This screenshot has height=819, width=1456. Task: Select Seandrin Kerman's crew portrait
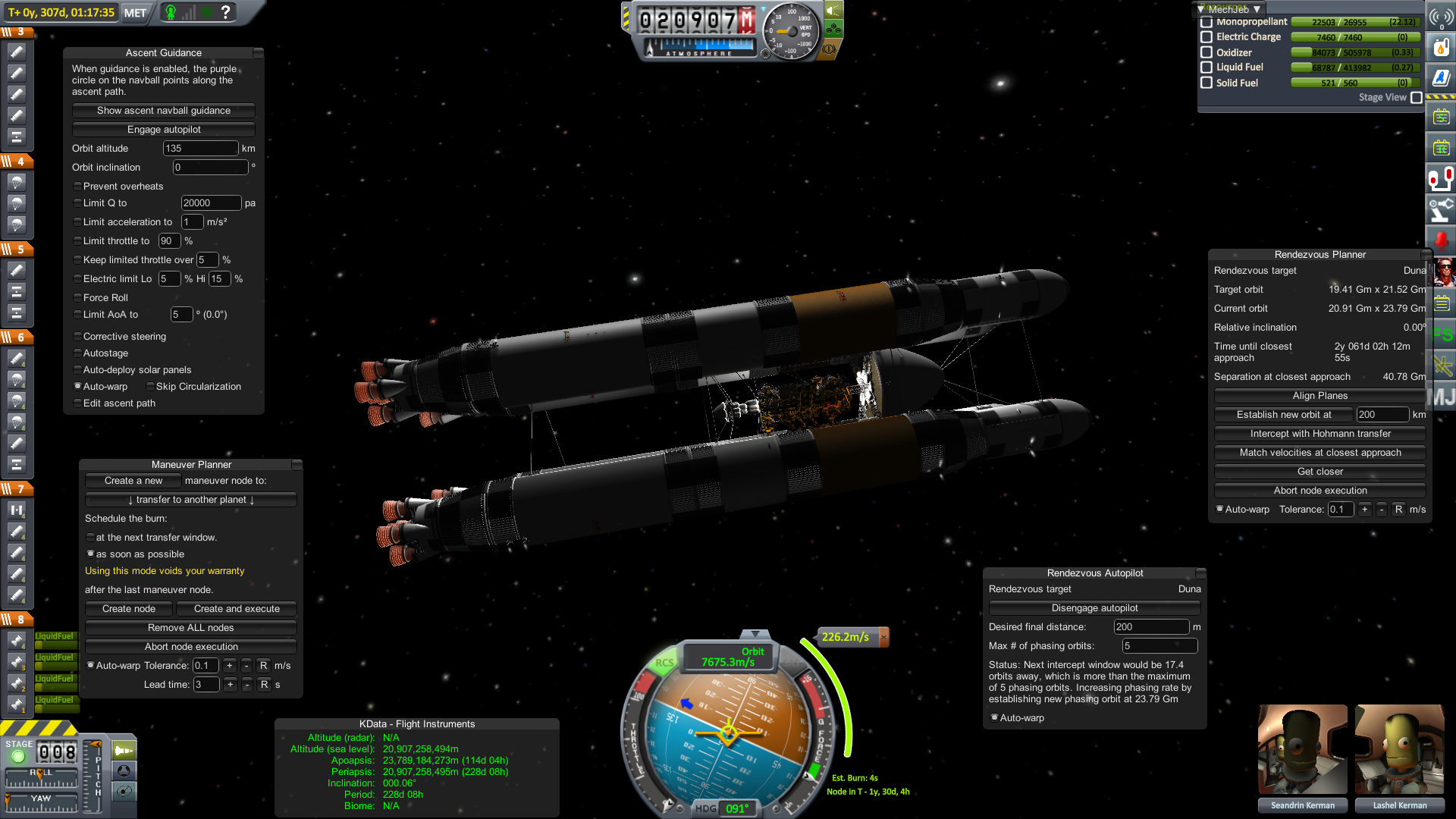(x=1302, y=749)
